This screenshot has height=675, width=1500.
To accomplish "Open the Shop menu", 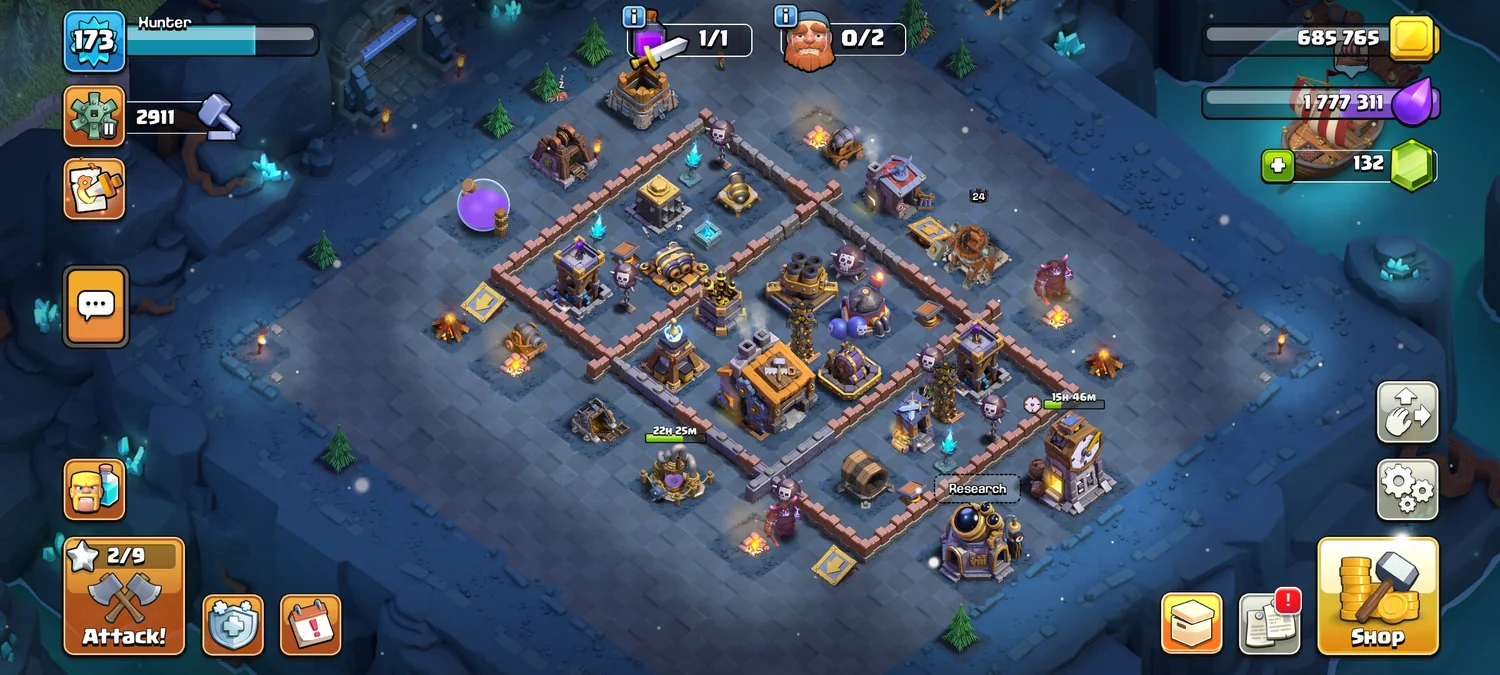I will click(x=1377, y=597).
